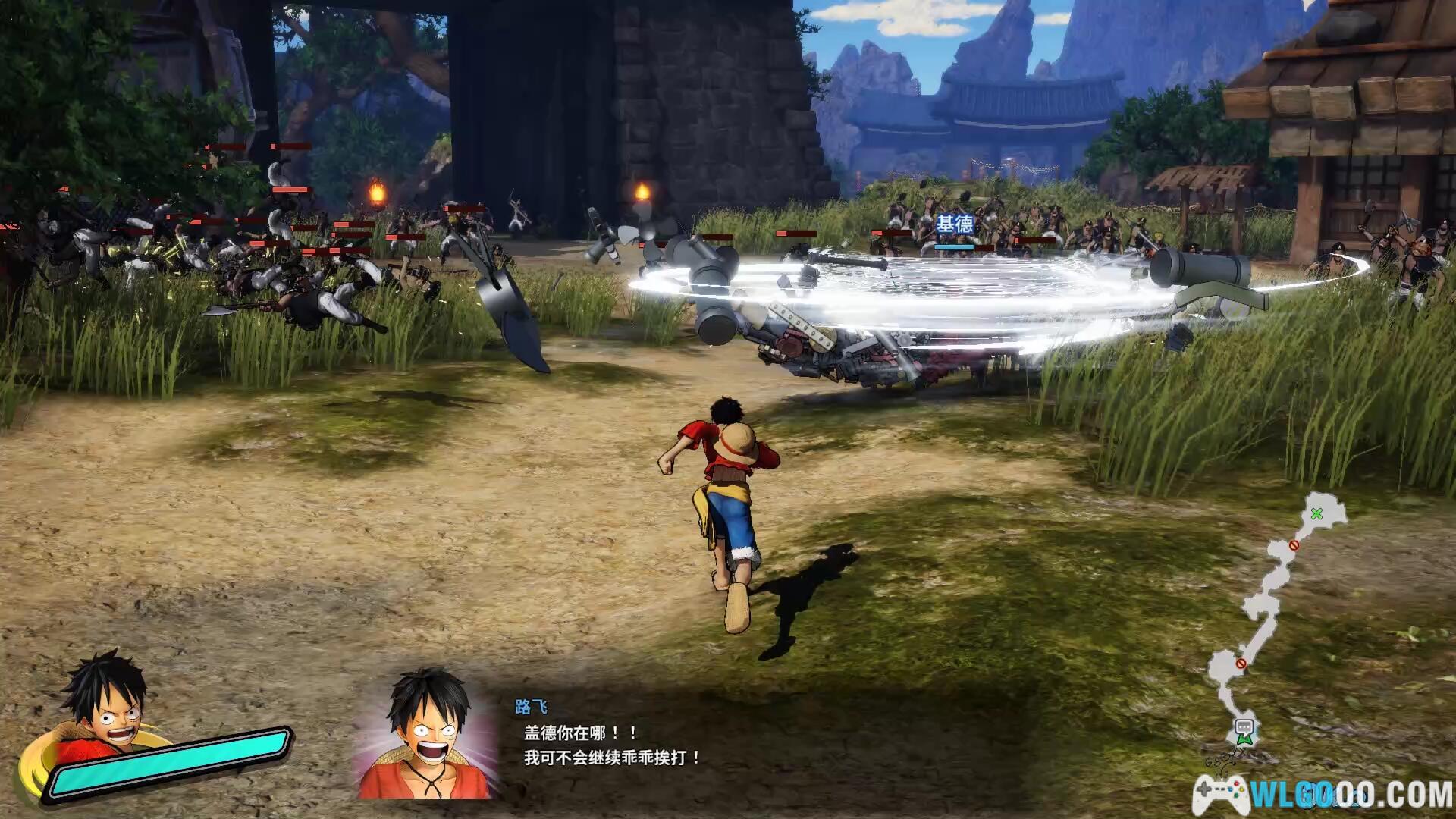Click the chat bubble icon on the minimap

pos(1245,726)
